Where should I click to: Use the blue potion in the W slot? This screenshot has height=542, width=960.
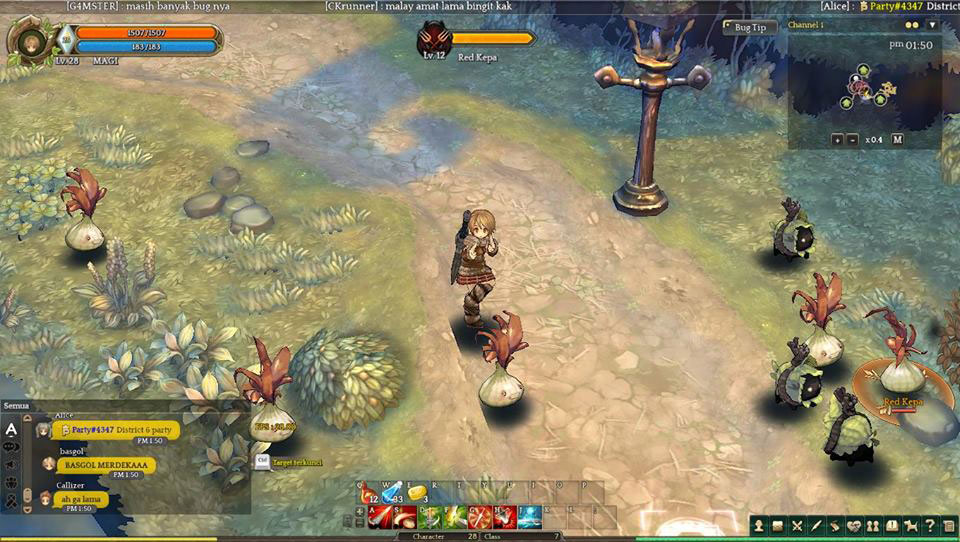point(391,493)
